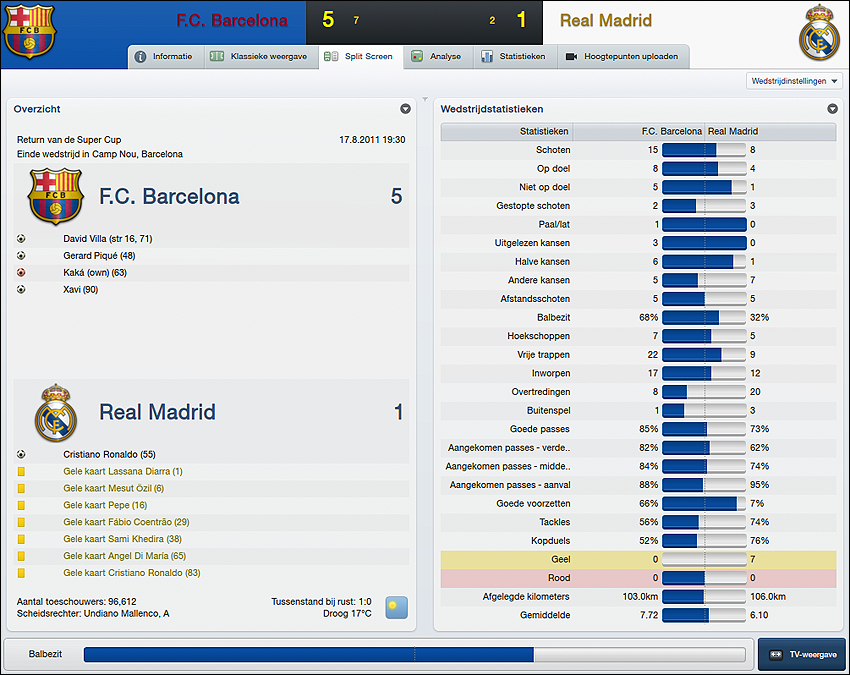Switch to TV-weergave
Viewport: 850px width, 675px height.
pos(802,654)
